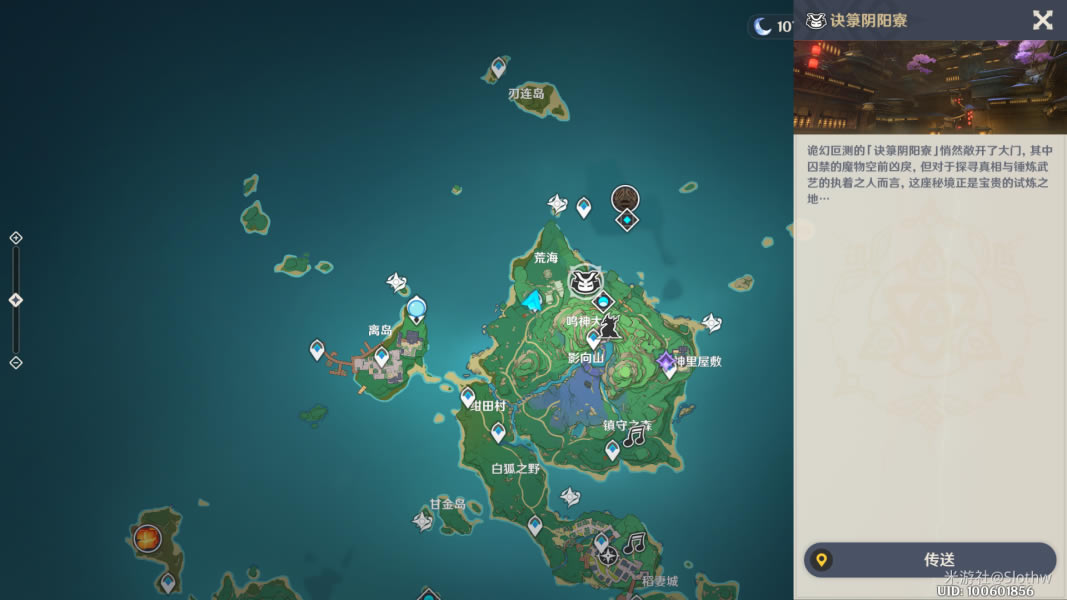The image size is (1067, 600).
Task: View the 诀箓阴阳寮 domain preview image
Action: [930, 86]
